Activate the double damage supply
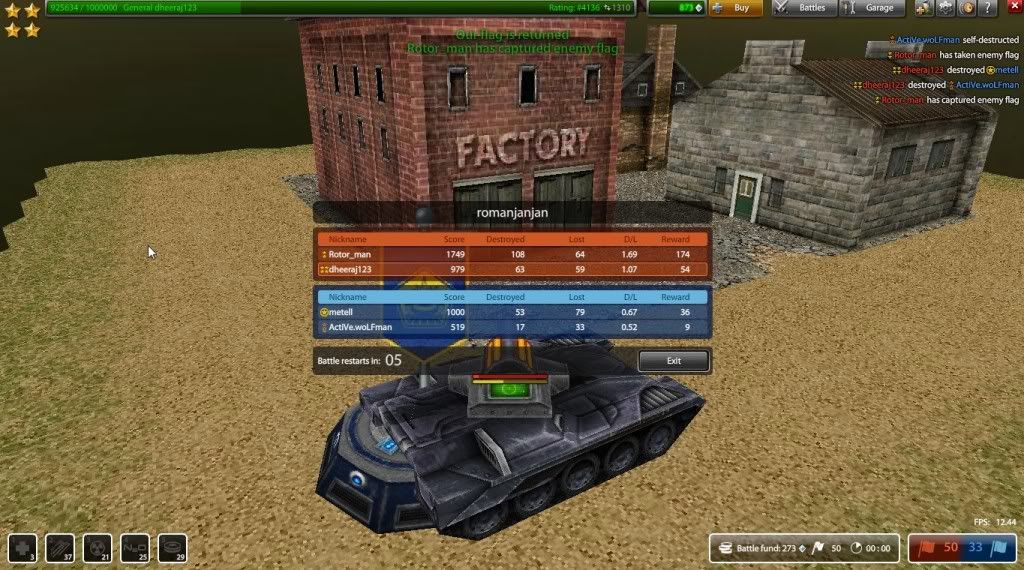Screen dimensions: 1024x570 pyautogui.click(x=97, y=547)
